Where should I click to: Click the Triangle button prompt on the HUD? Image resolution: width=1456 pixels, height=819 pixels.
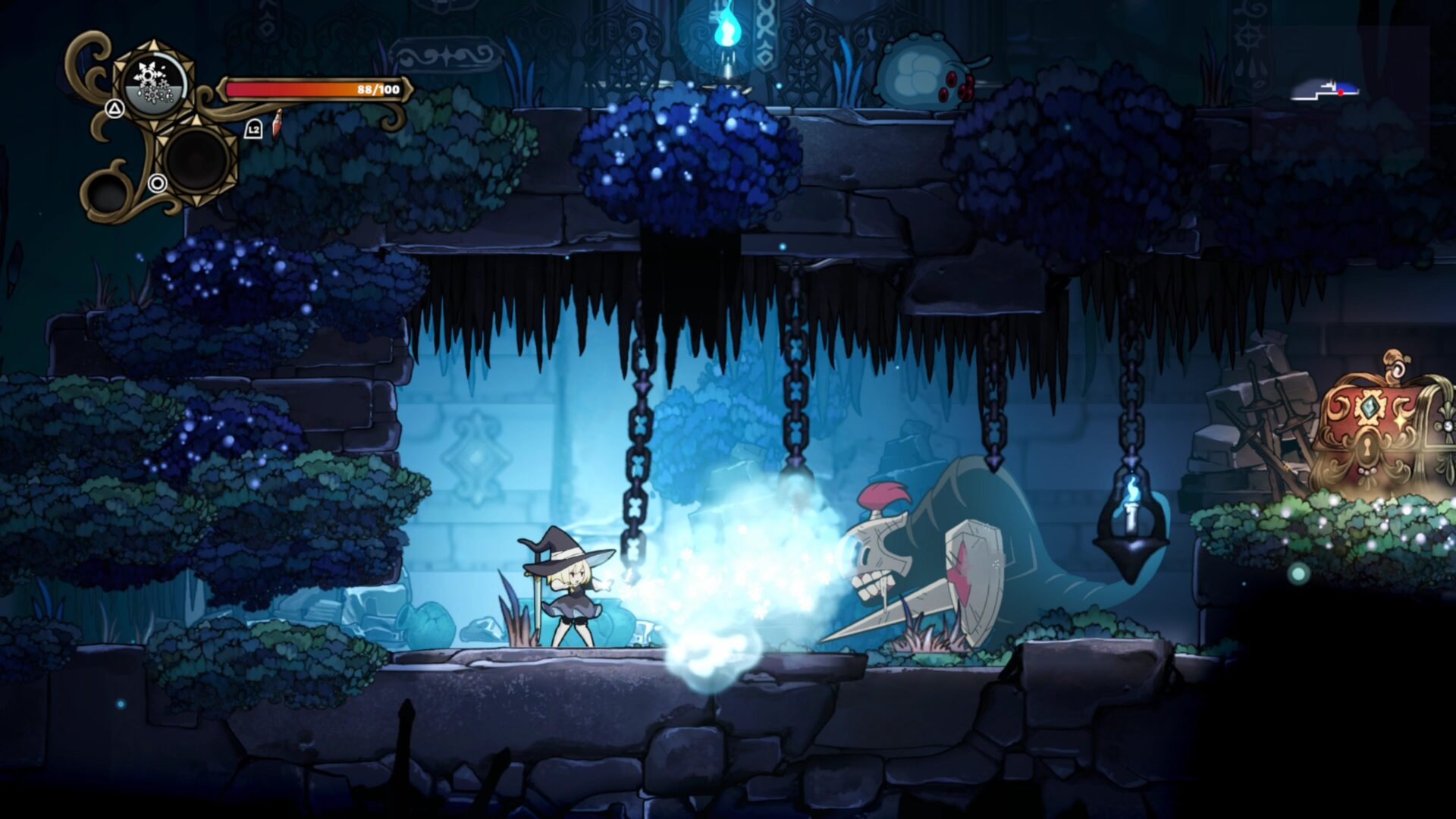[115, 109]
